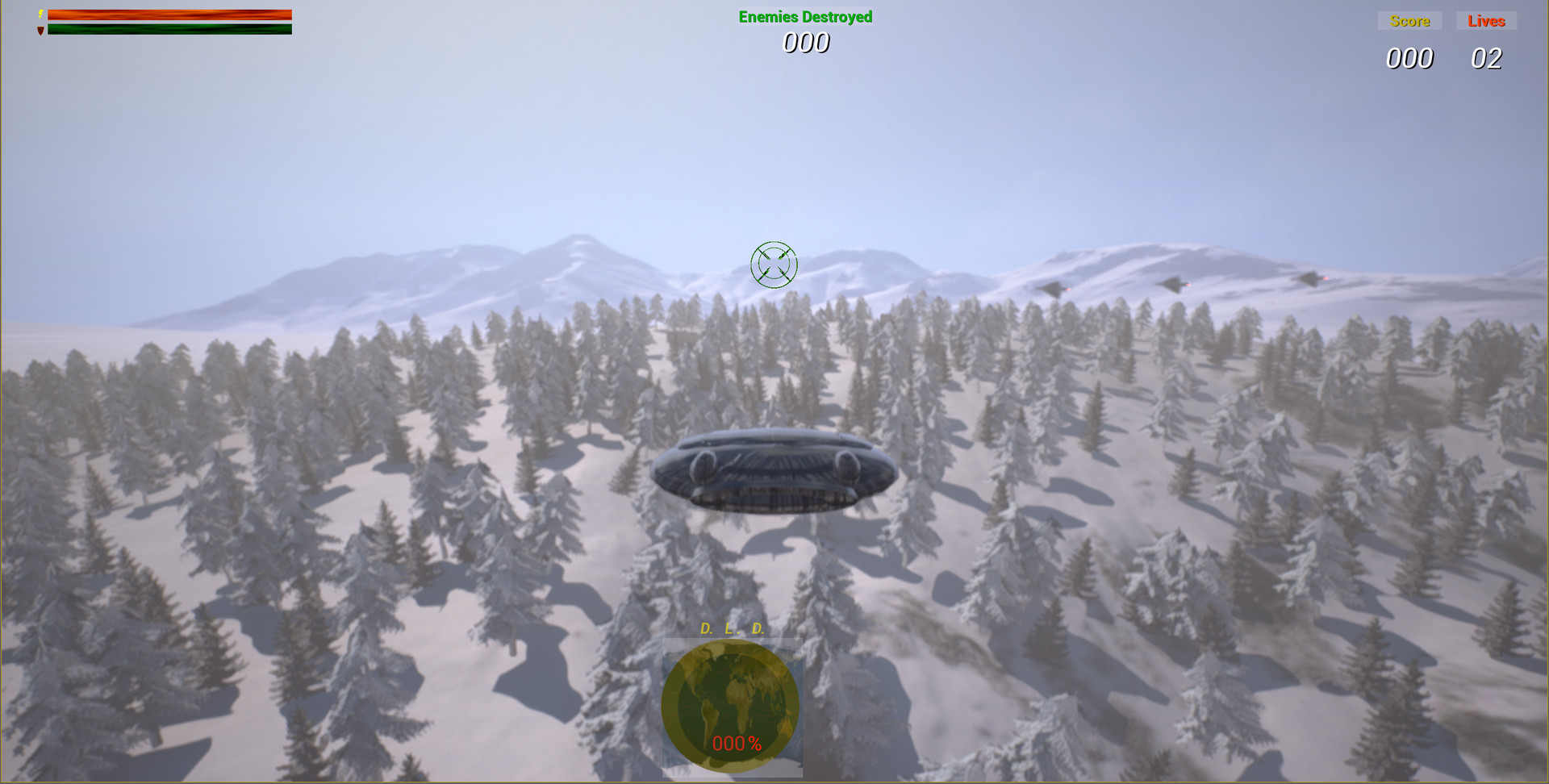
Task: Click the Score label badge
Action: pyautogui.click(x=1409, y=21)
